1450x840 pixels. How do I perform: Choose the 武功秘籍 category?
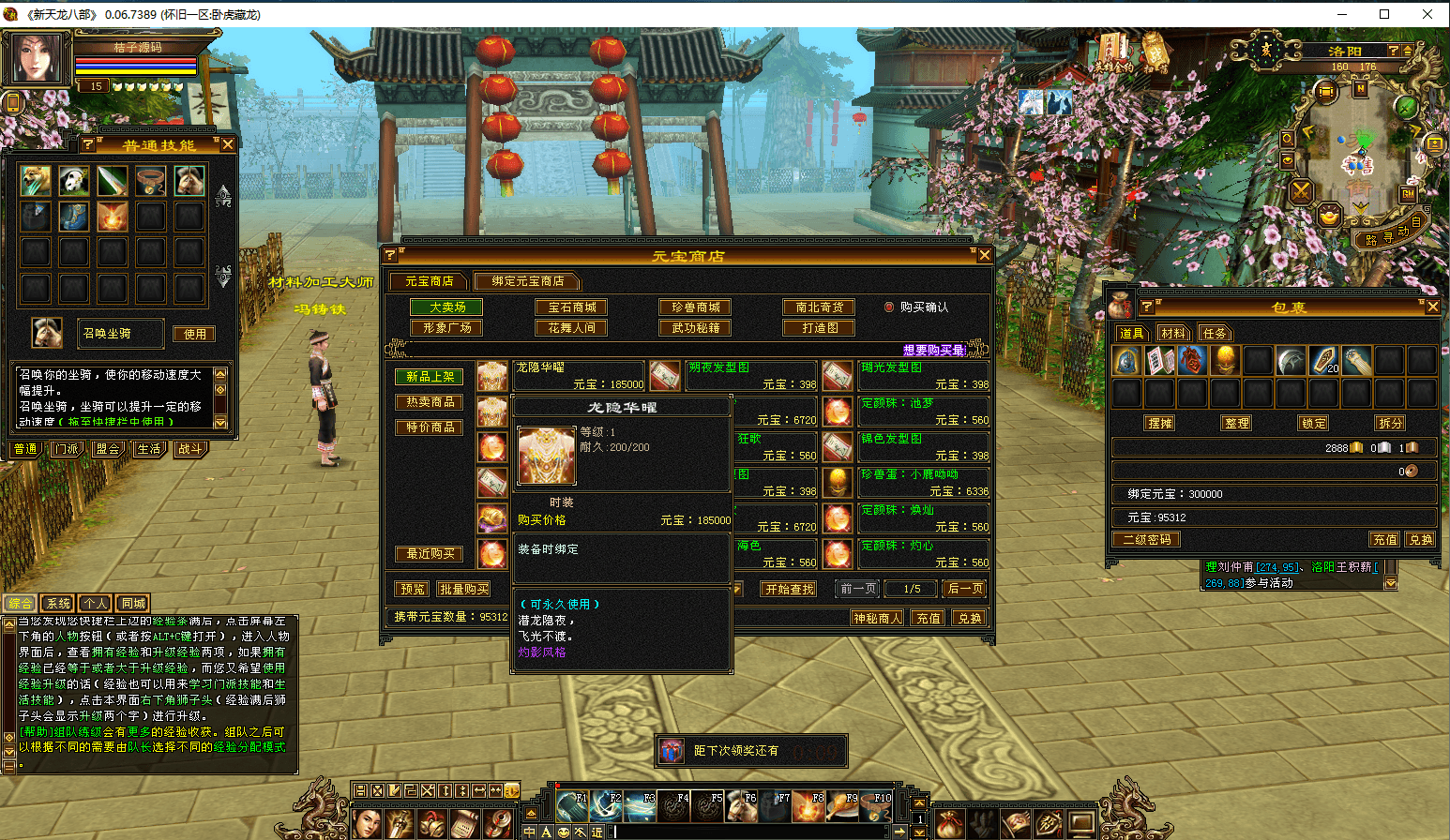[x=696, y=328]
